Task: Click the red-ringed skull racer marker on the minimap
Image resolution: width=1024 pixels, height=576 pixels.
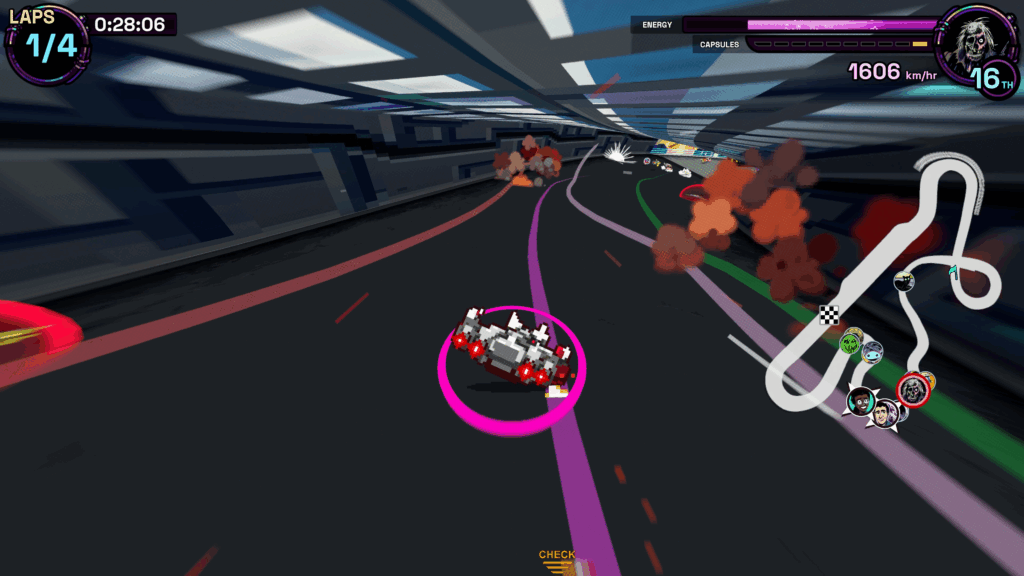Action: (x=912, y=388)
